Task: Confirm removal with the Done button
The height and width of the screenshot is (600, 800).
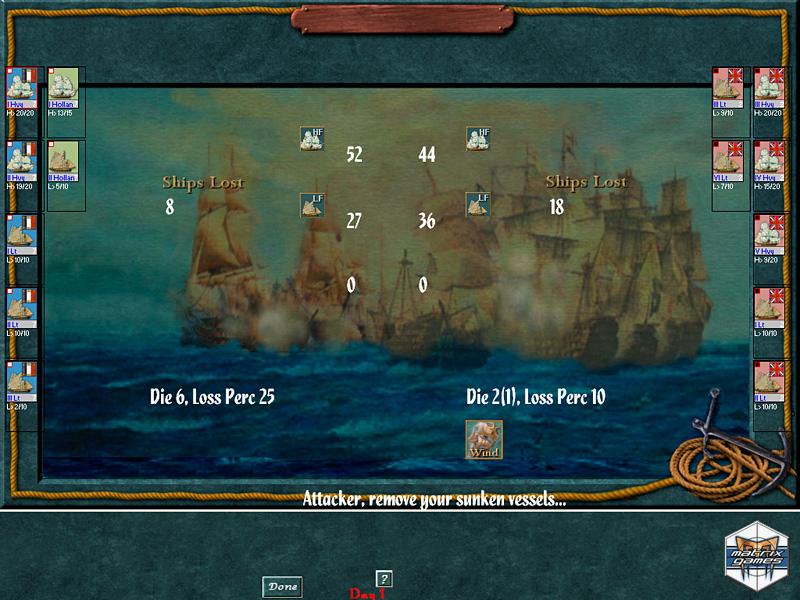Action: (282, 587)
